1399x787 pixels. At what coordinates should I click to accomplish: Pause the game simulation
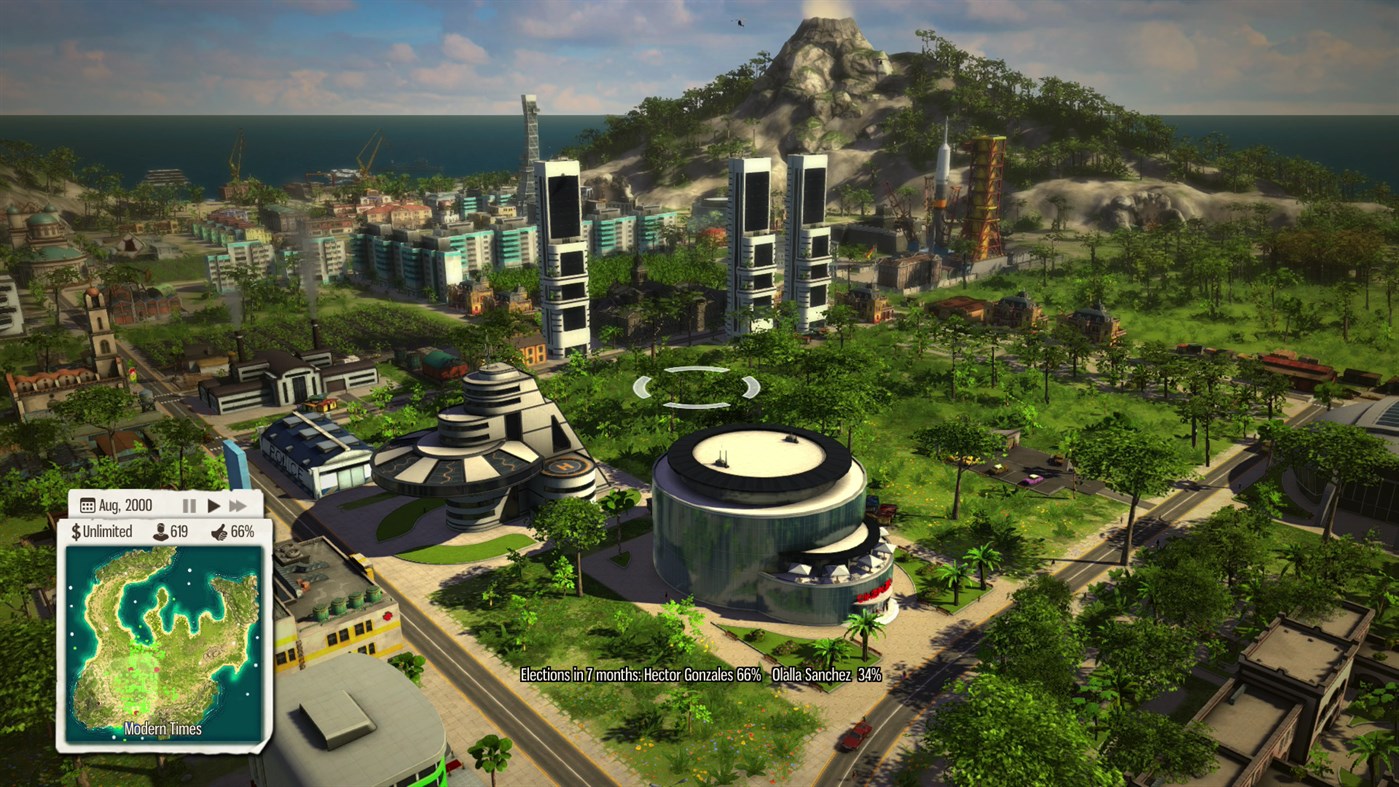pos(189,505)
